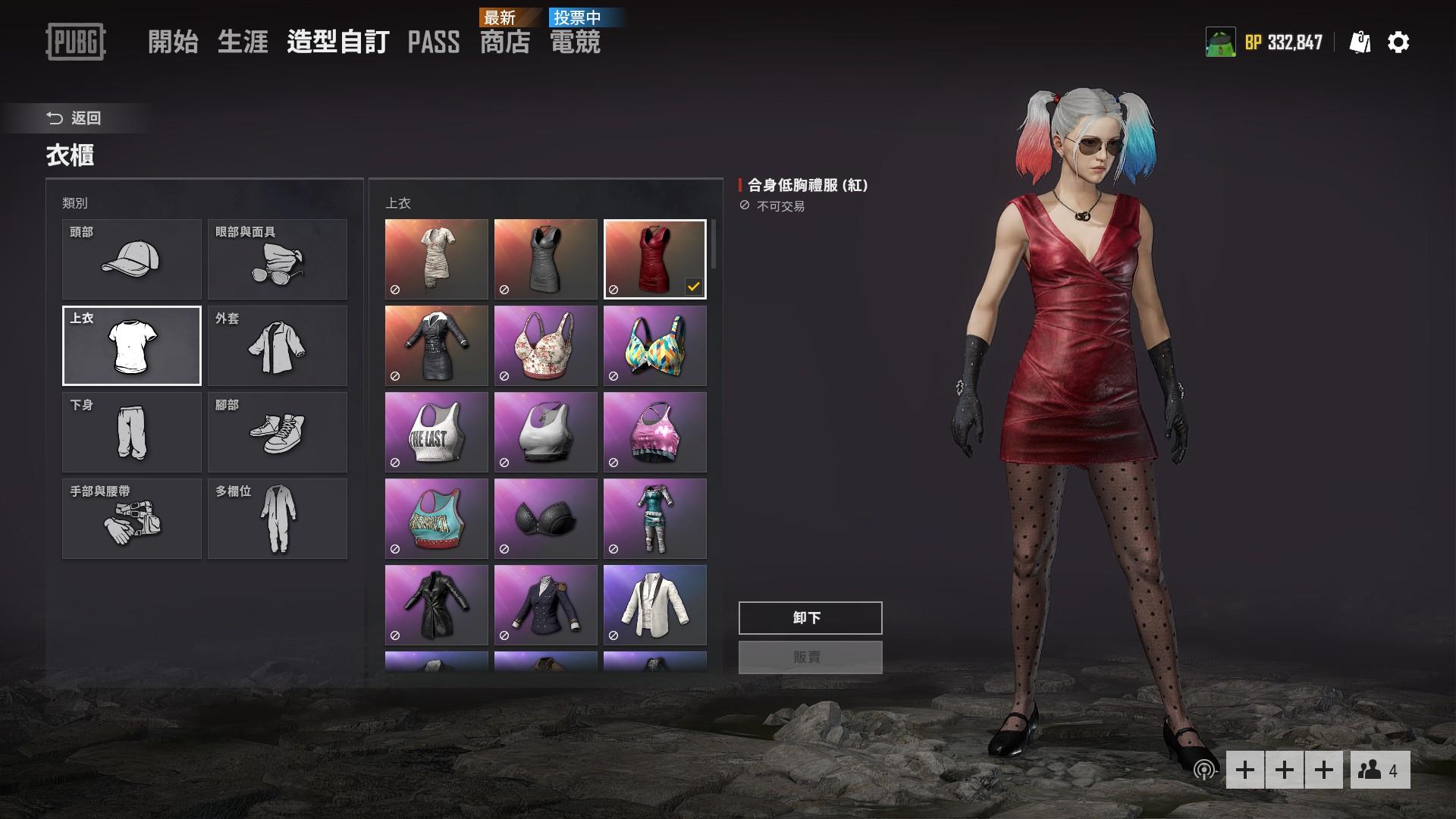Select the black leather coat item
1456x819 pixels.
[x=436, y=605]
